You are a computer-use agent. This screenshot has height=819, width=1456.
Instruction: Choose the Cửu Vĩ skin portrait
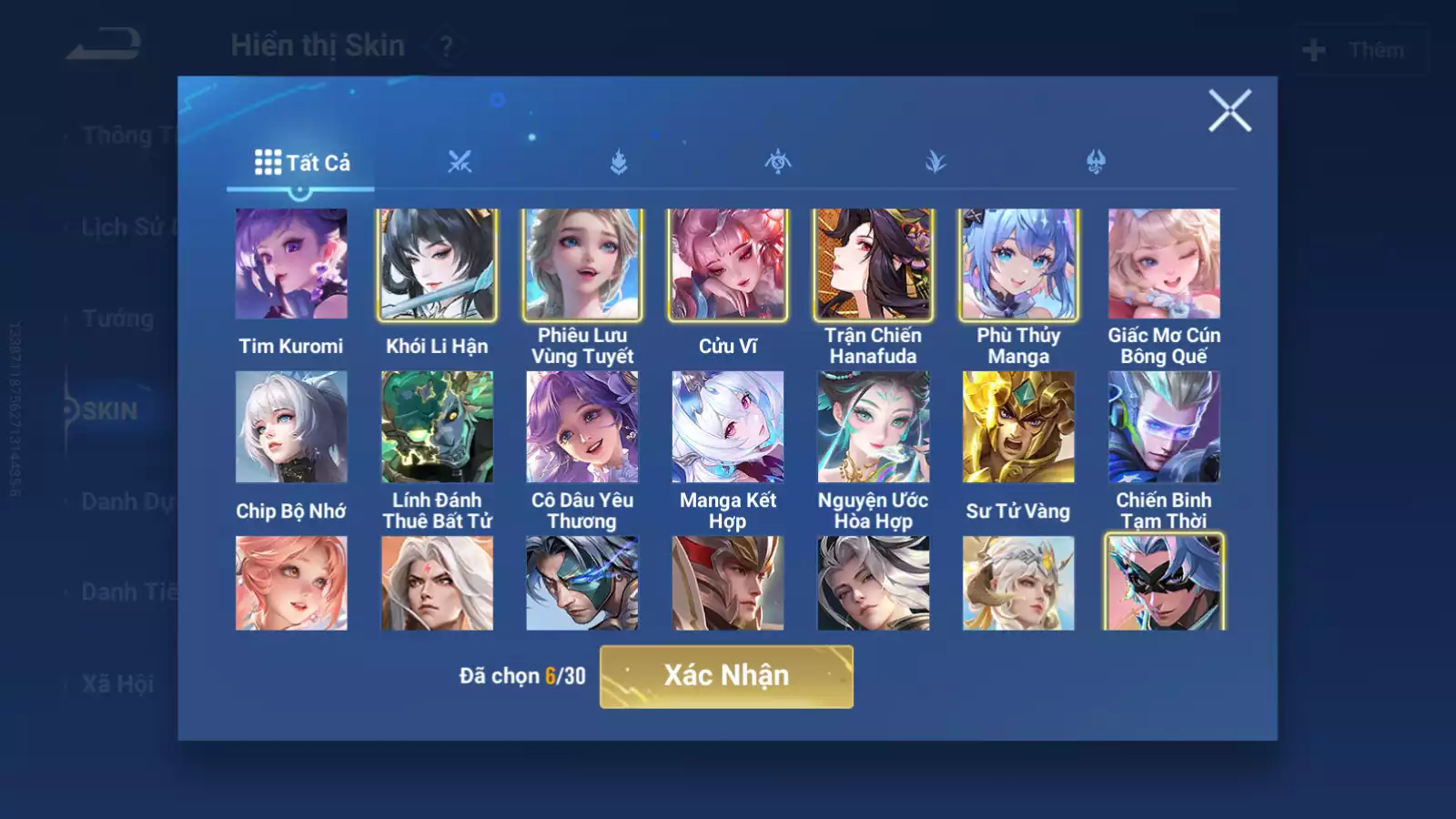tap(728, 264)
